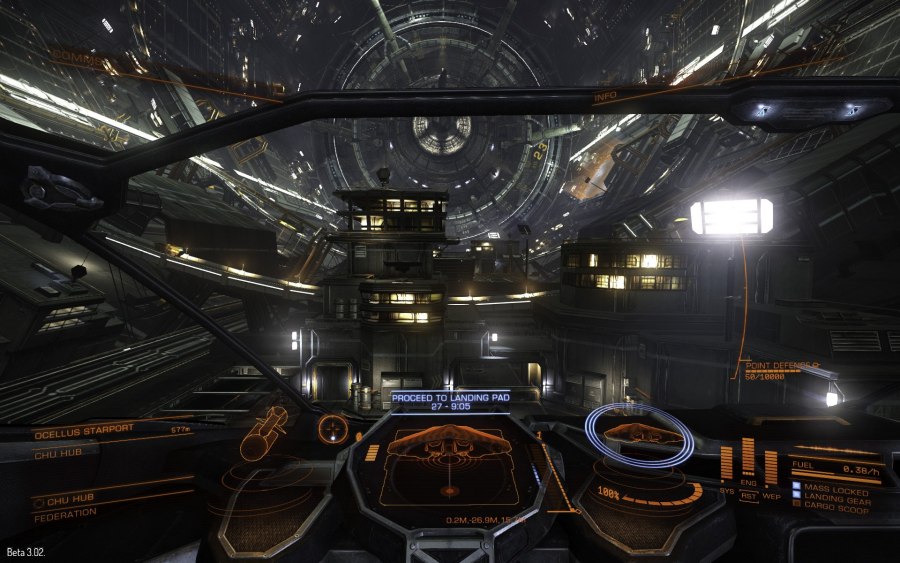Select the WEP power pip column
900x563 pixels.
tap(771, 467)
